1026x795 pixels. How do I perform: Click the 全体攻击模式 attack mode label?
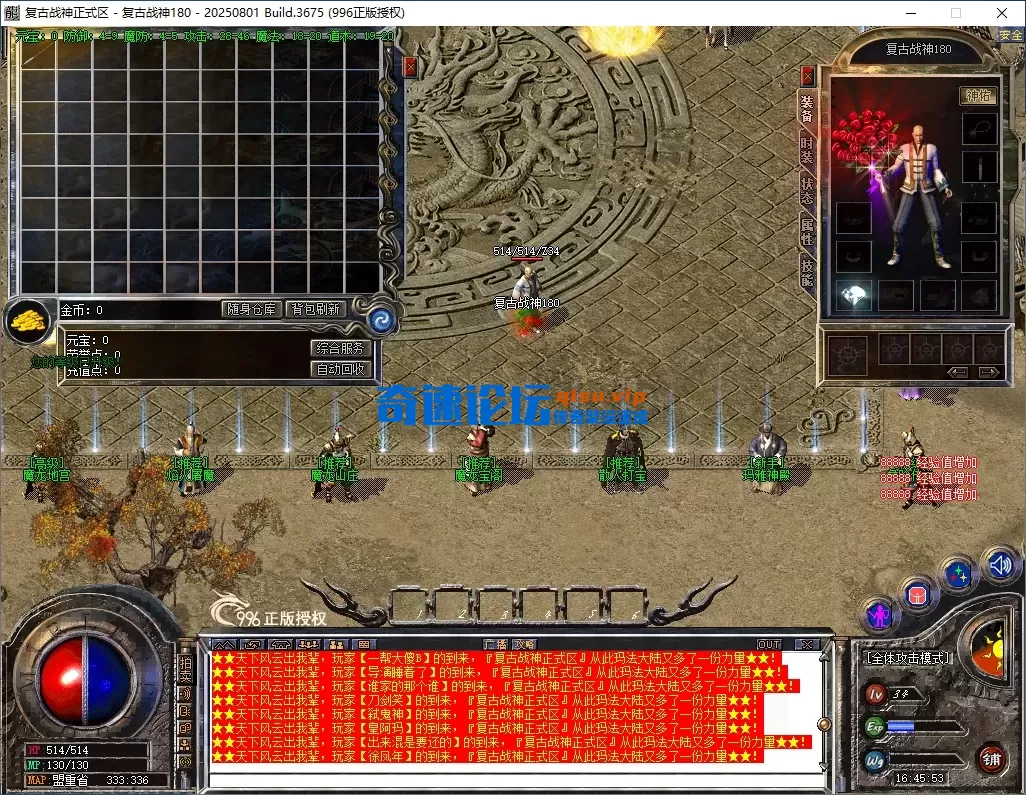pyautogui.click(x=907, y=658)
